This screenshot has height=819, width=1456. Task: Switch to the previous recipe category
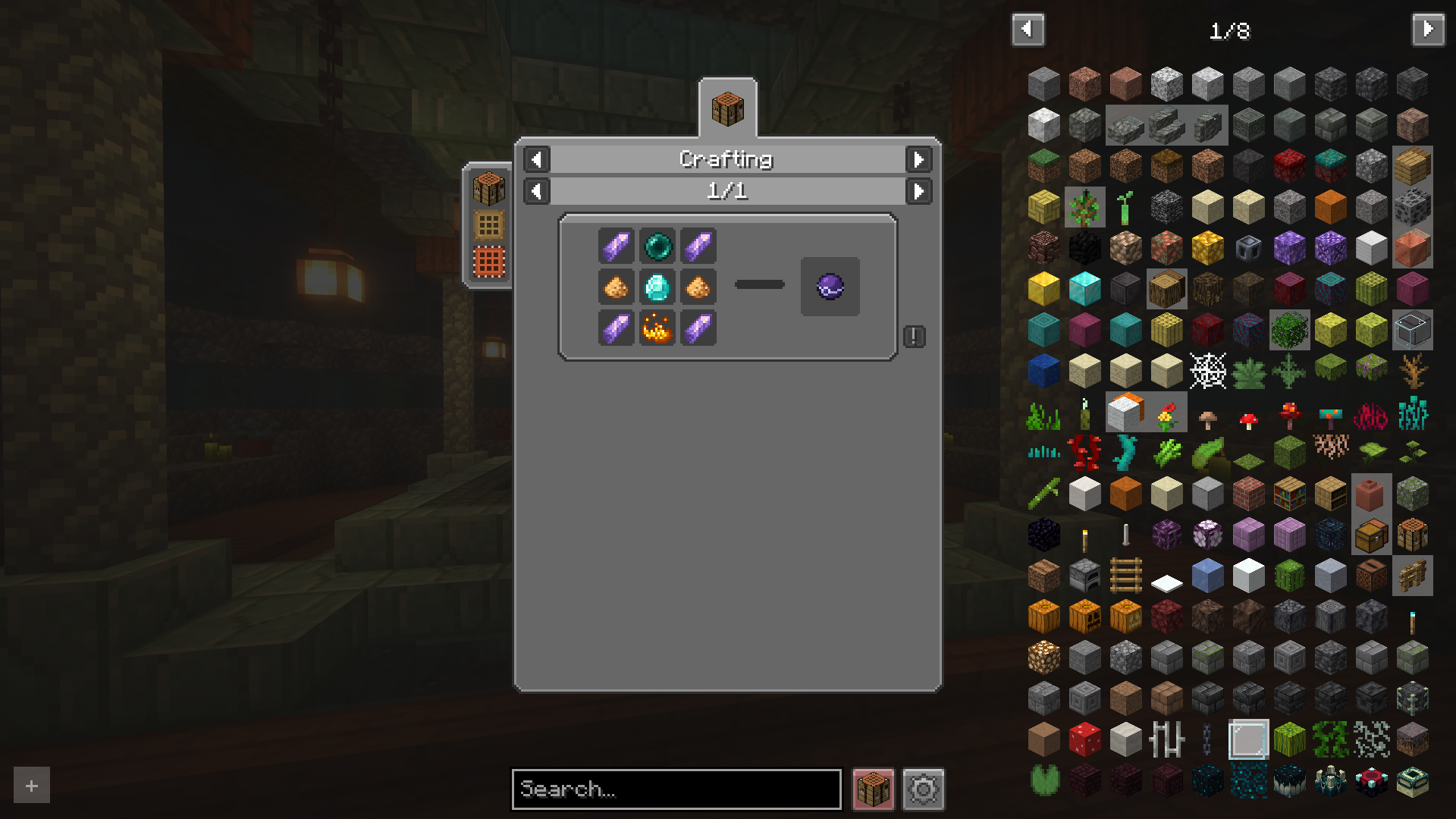[x=537, y=159]
